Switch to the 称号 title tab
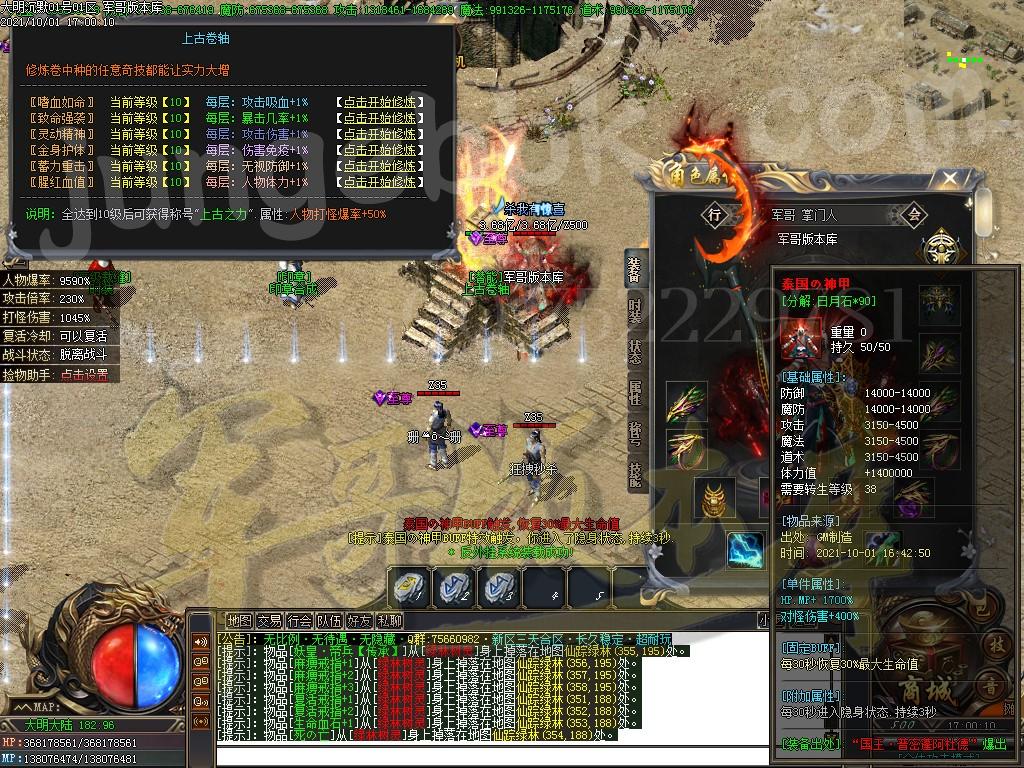Viewport: 1024px width, 768px height. coord(635,434)
